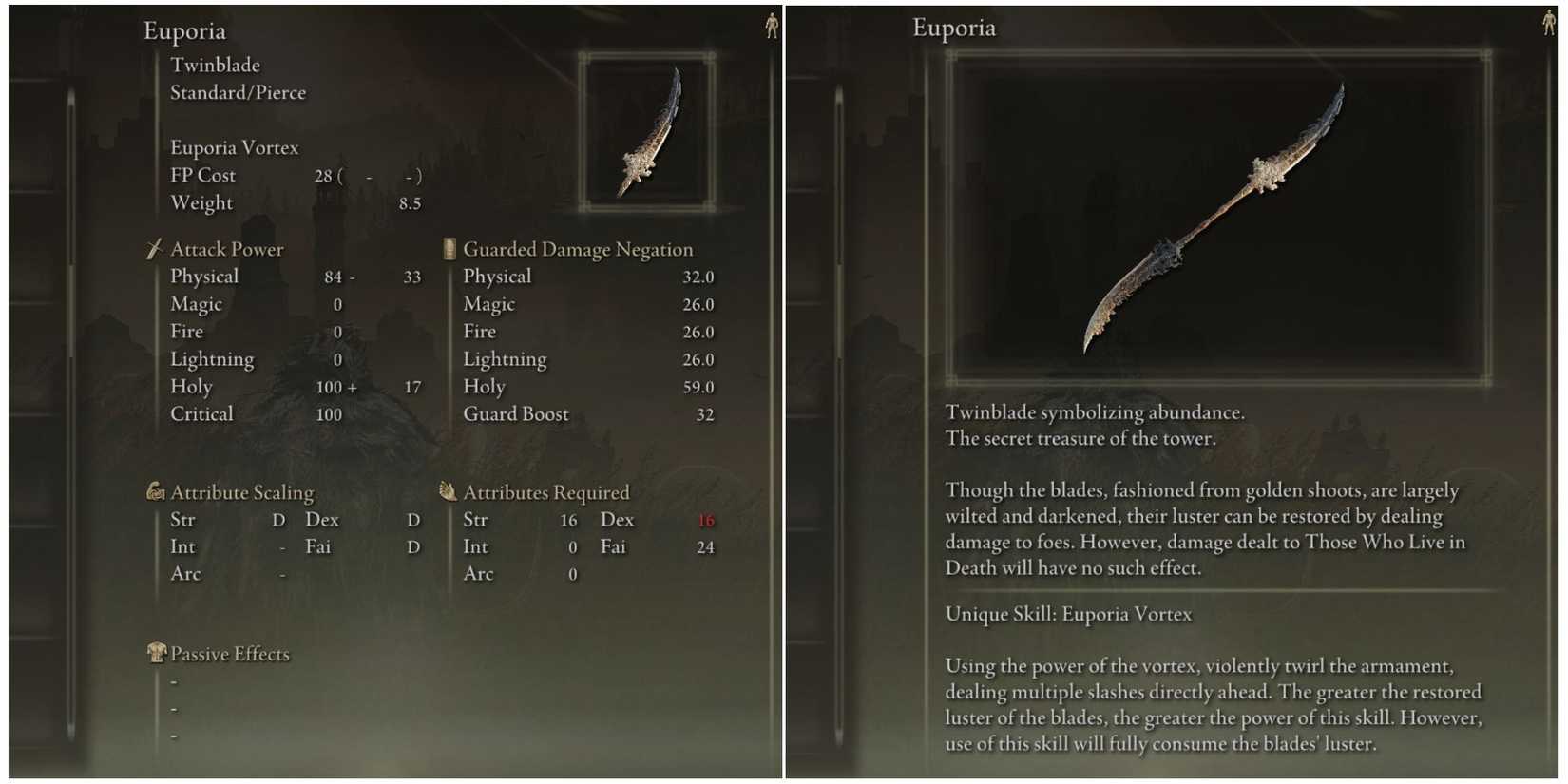Select the Twinblade weapon category label
Viewport: 1568px width, 784px height.
(216, 65)
